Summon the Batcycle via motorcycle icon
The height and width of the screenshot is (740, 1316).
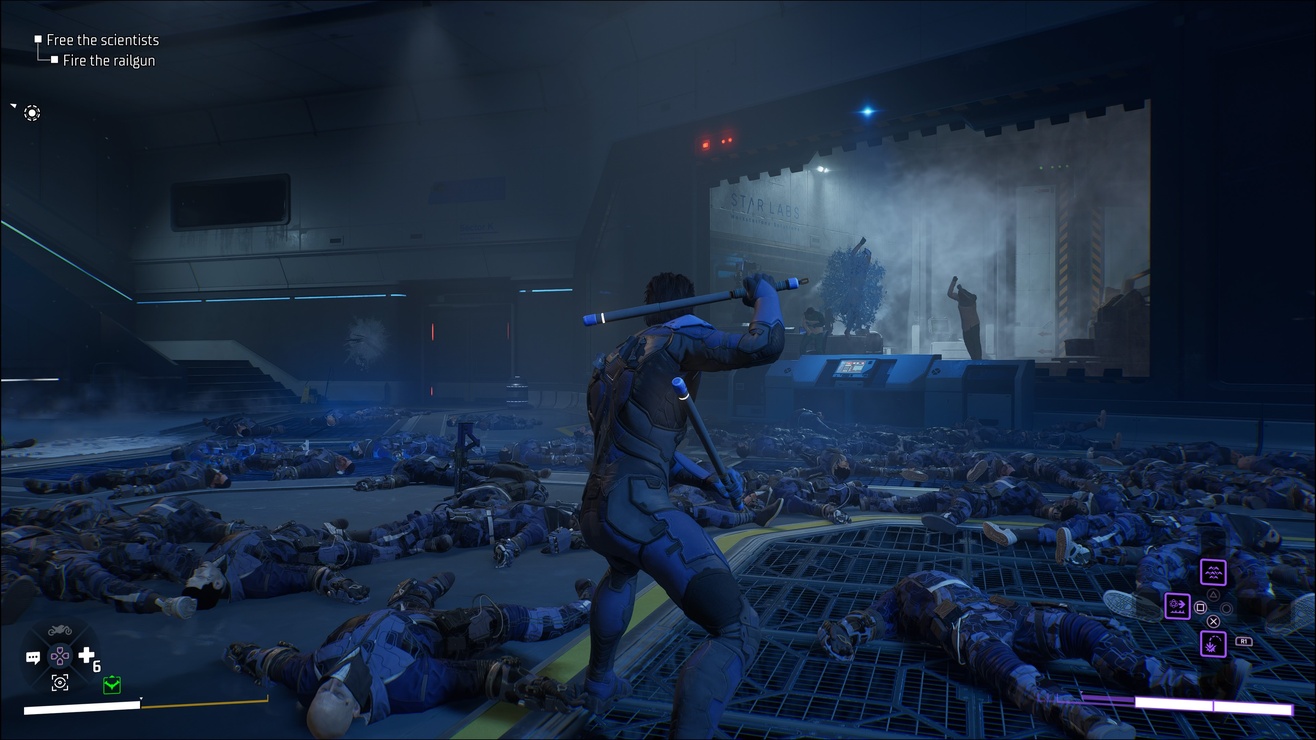[60, 632]
